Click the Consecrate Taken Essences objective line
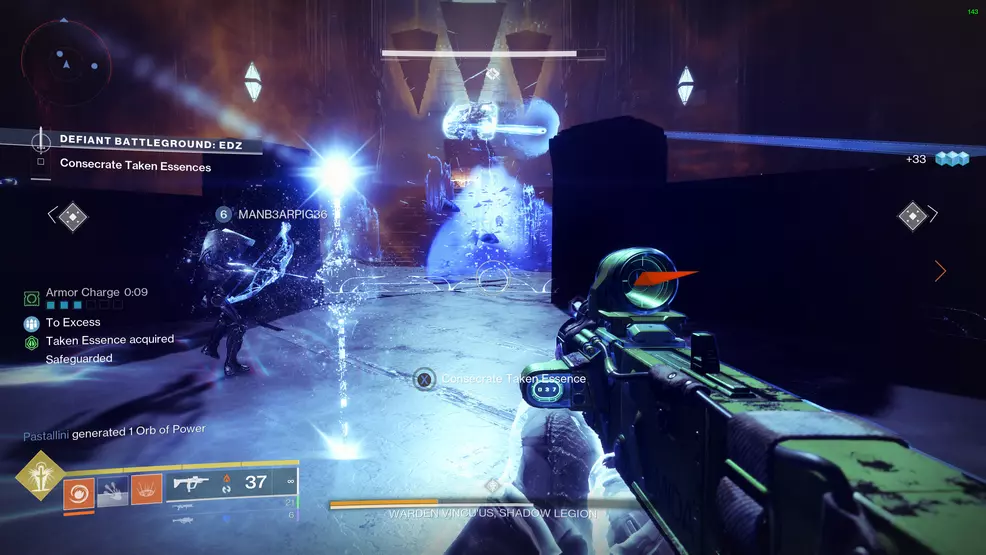 click(135, 165)
